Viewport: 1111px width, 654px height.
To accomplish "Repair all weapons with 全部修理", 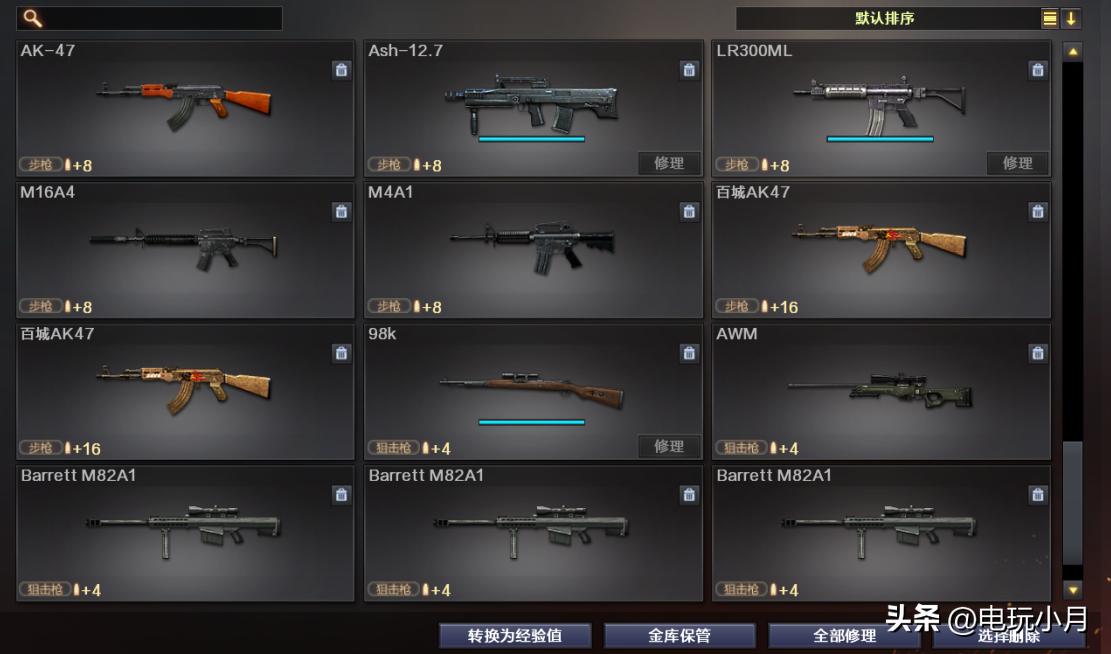I will pyautogui.click(x=844, y=636).
